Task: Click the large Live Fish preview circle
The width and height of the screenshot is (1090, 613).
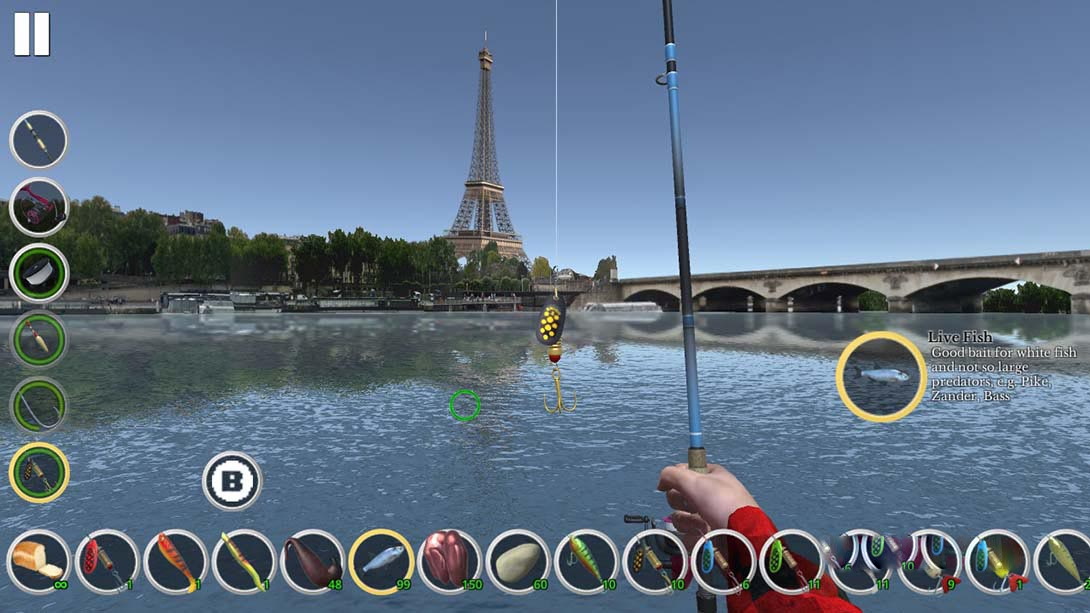Action: 881,376
